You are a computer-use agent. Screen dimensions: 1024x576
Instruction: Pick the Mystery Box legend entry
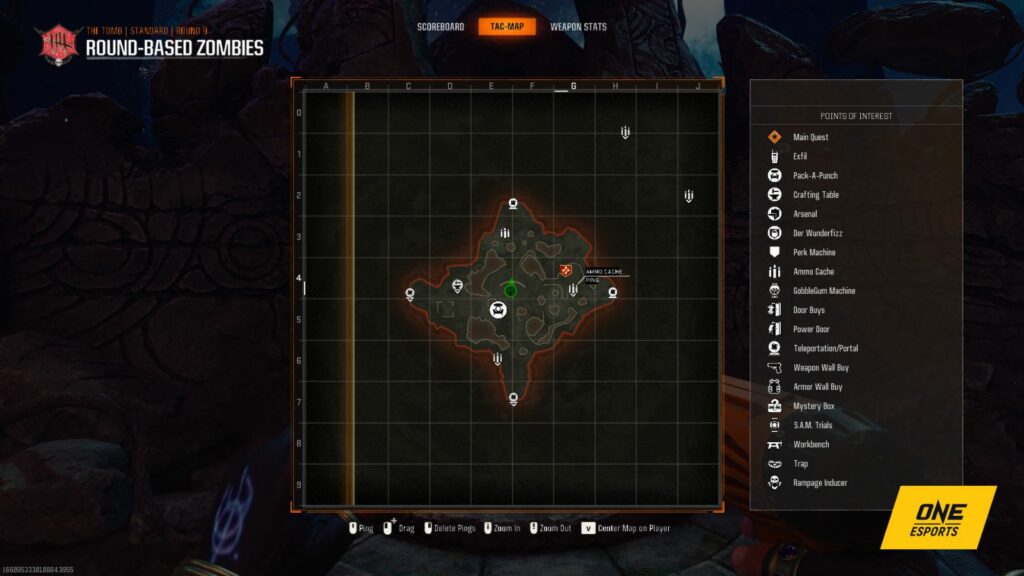[812, 406]
